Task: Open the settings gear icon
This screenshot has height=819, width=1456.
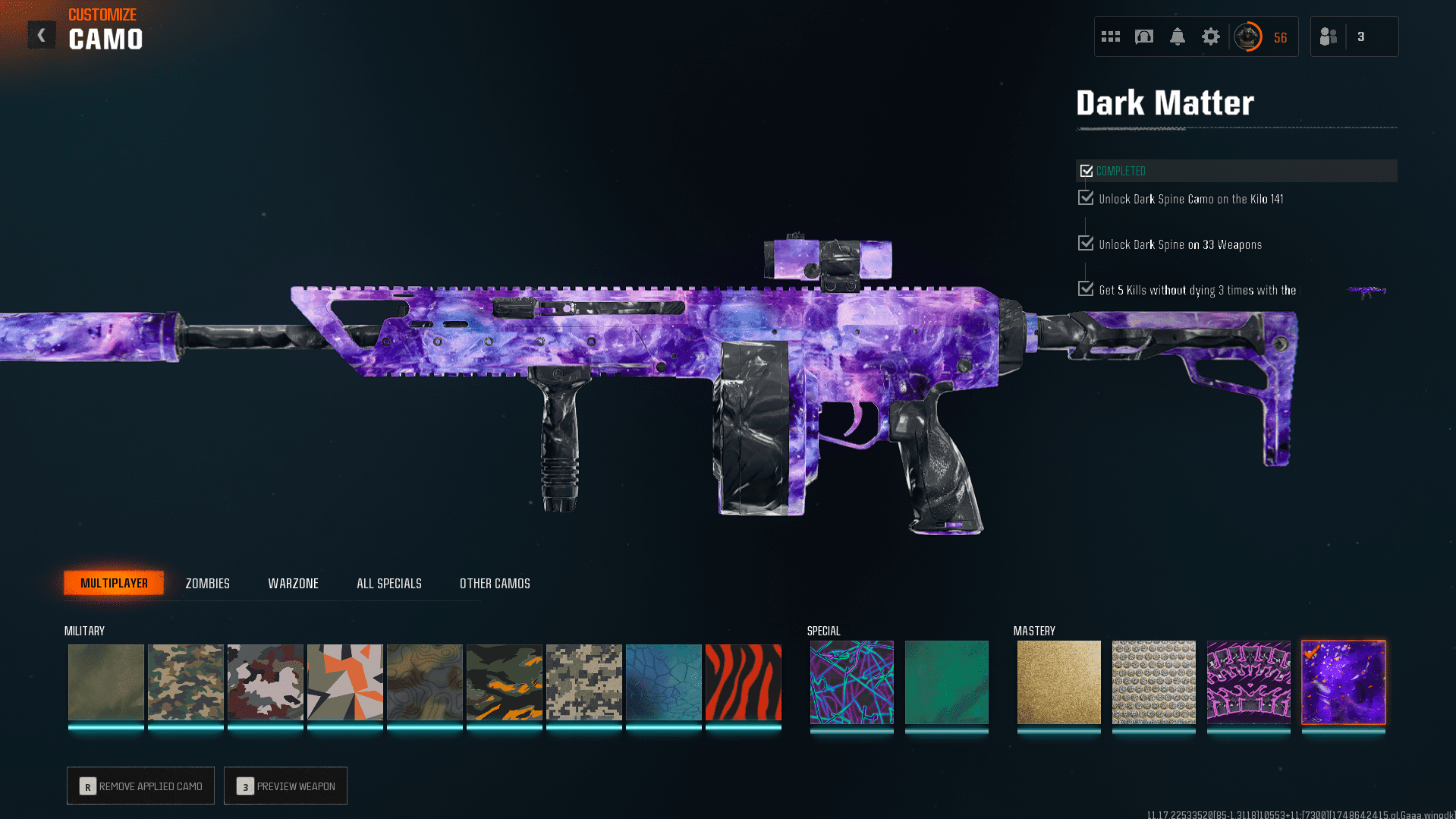Action: point(1210,36)
